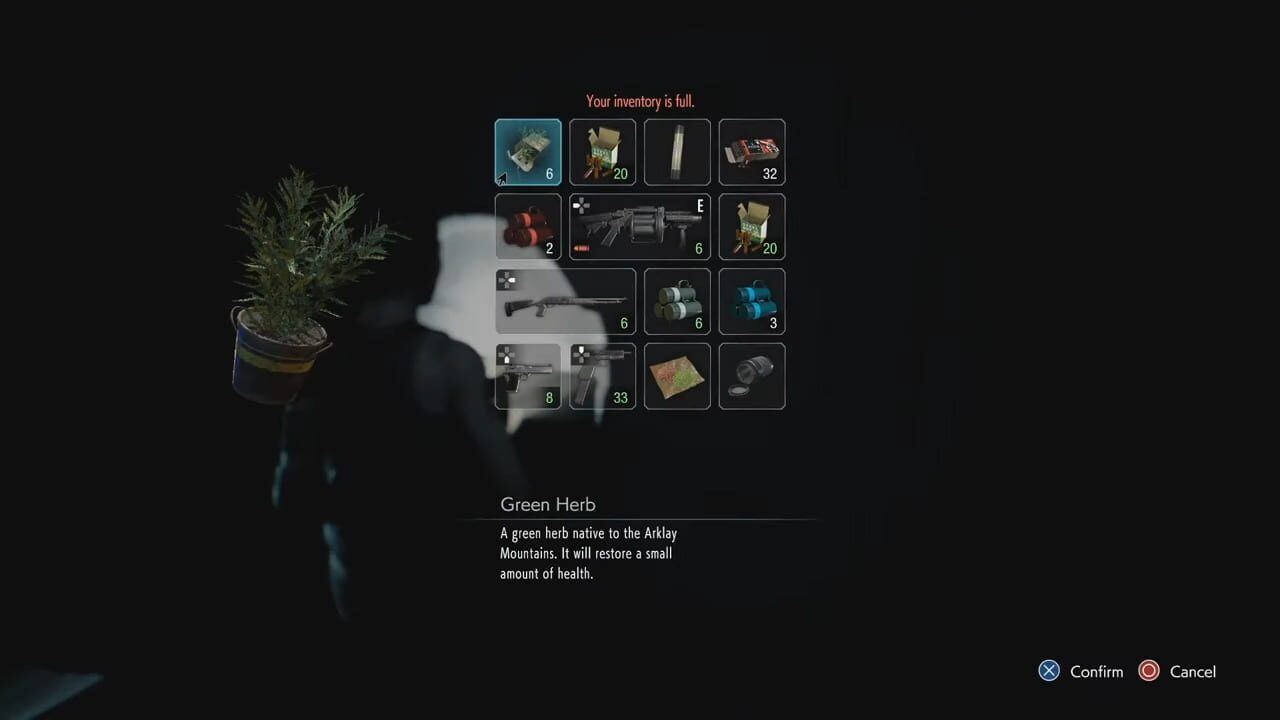
Task: Choose the green Explosive Rounds stack of 6
Action: coord(677,301)
